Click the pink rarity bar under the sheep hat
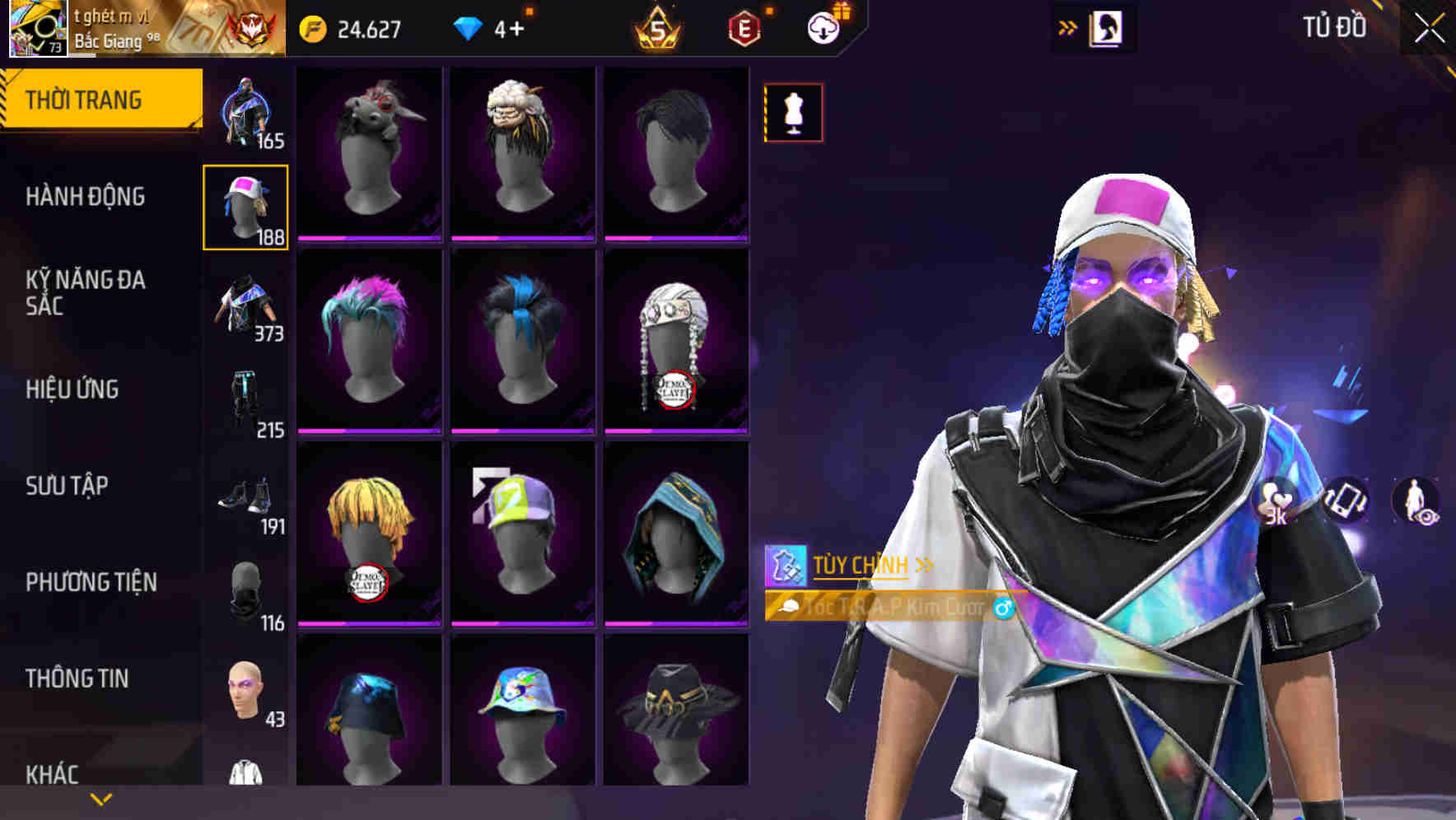 click(522, 236)
